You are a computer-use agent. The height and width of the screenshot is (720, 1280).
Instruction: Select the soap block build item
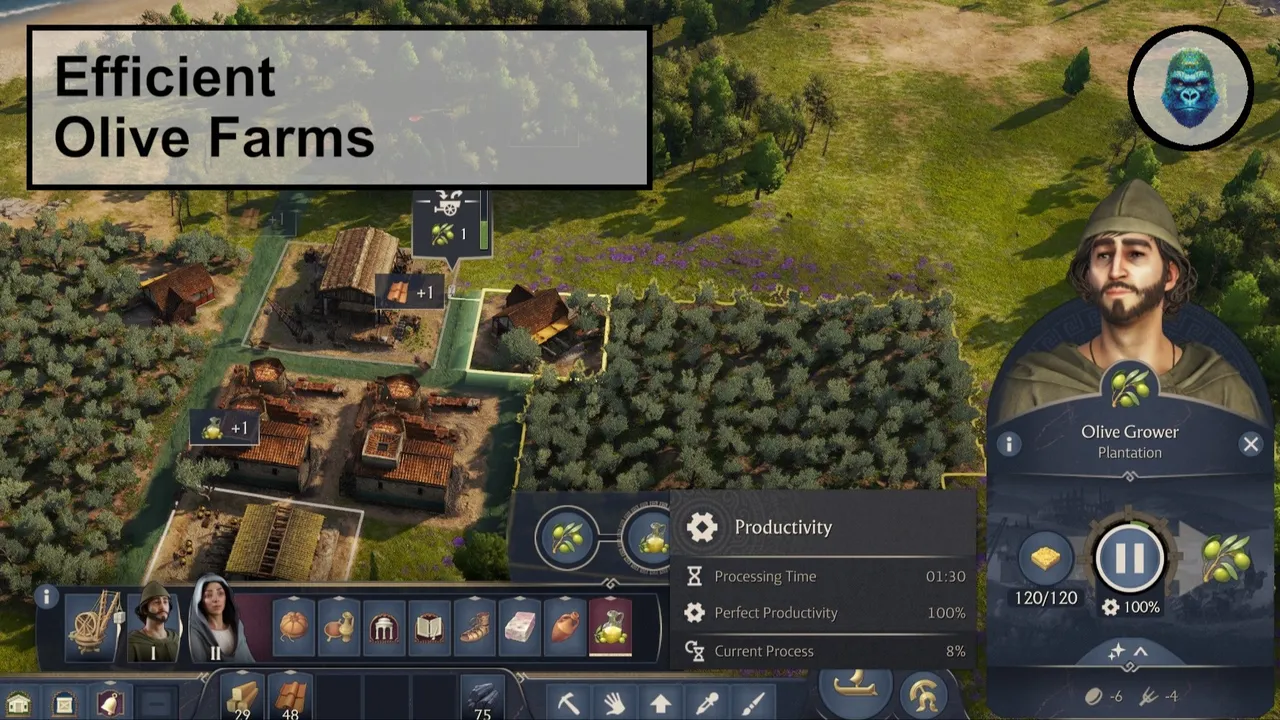click(x=520, y=628)
